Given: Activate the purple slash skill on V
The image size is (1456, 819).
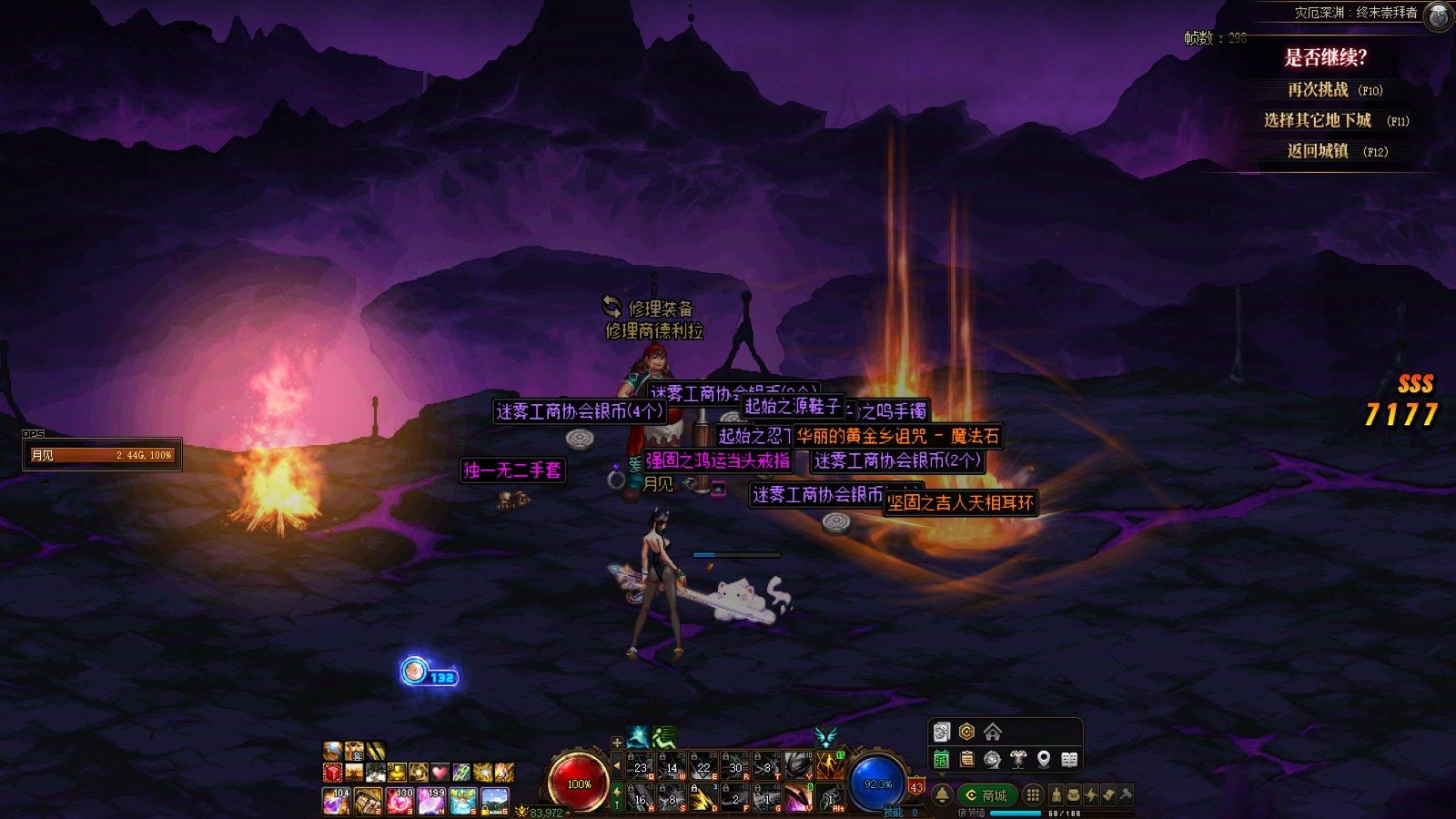Looking at the screenshot, I should [x=797, y=798].
